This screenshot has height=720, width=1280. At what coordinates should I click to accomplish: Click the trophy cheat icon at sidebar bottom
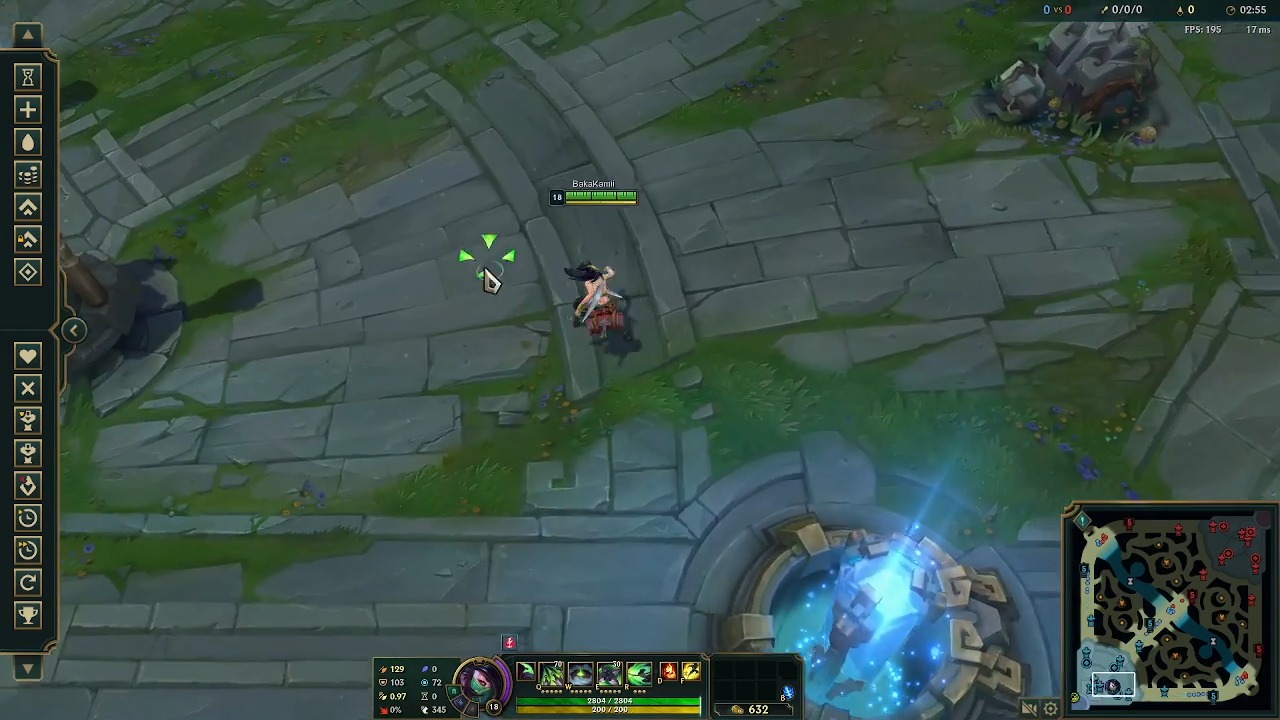pyautogui.click(x=27, y=615)
